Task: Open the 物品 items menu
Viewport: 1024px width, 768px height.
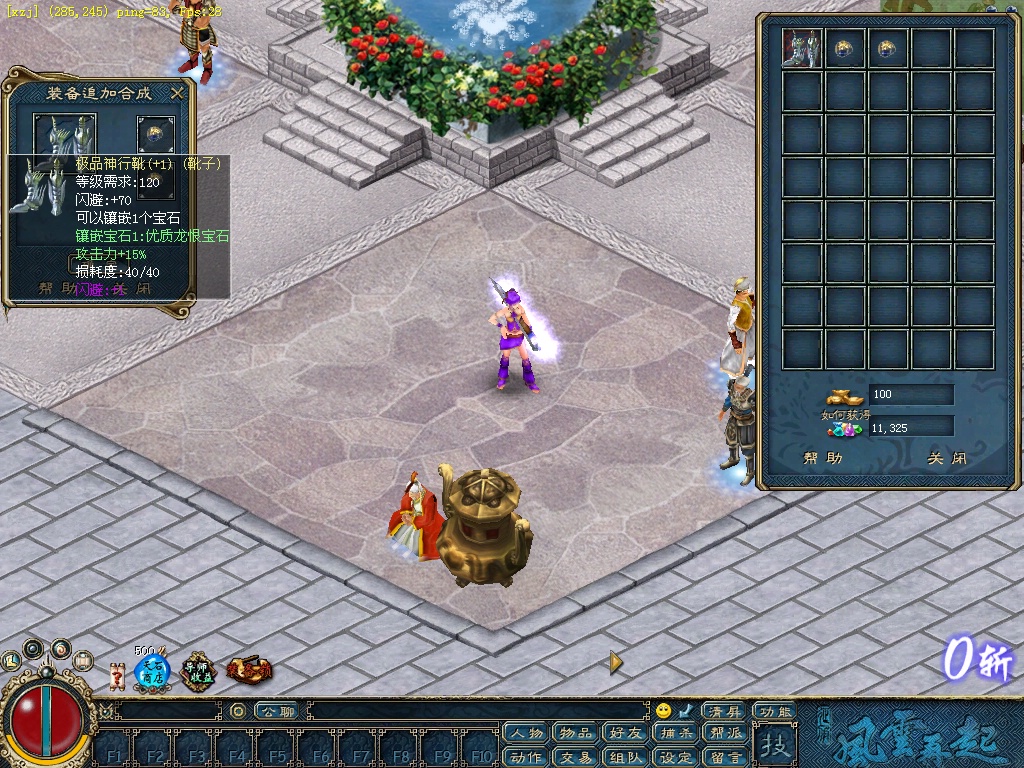Action: pyautogui.click(x=576, y=734)
